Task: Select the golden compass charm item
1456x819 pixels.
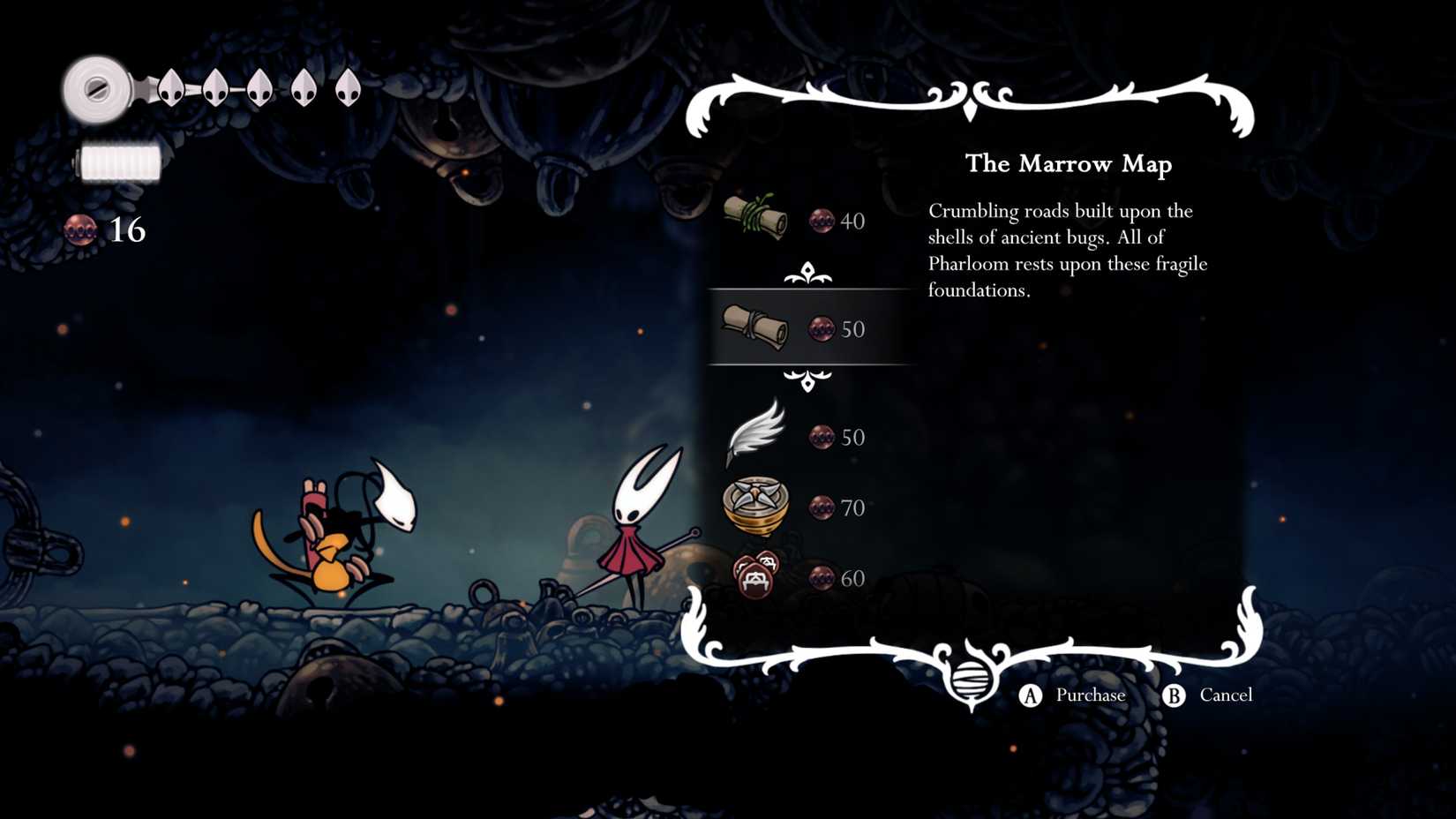Action: point(757,506)
